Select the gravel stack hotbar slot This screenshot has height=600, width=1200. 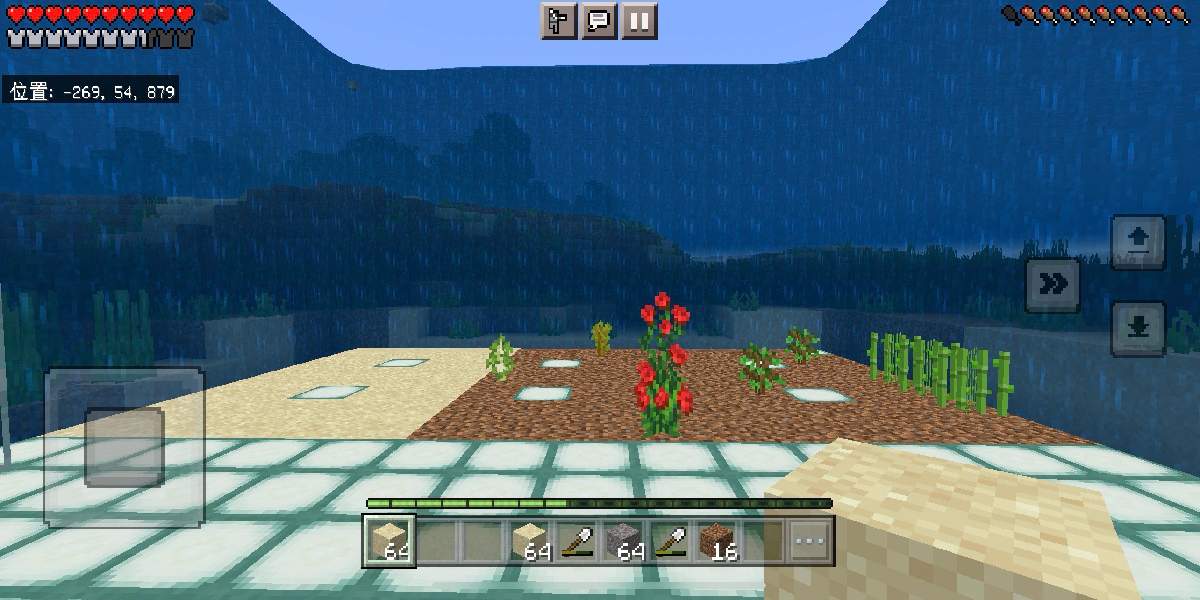pyautogui.click(x=626, y=541)
